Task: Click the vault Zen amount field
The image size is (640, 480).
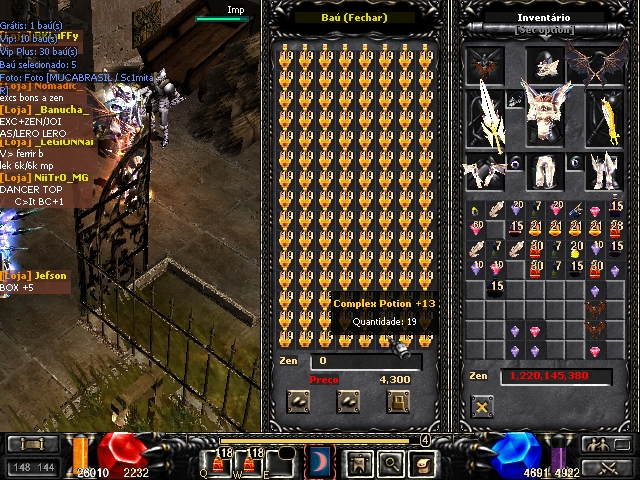Action: [364, 361]
